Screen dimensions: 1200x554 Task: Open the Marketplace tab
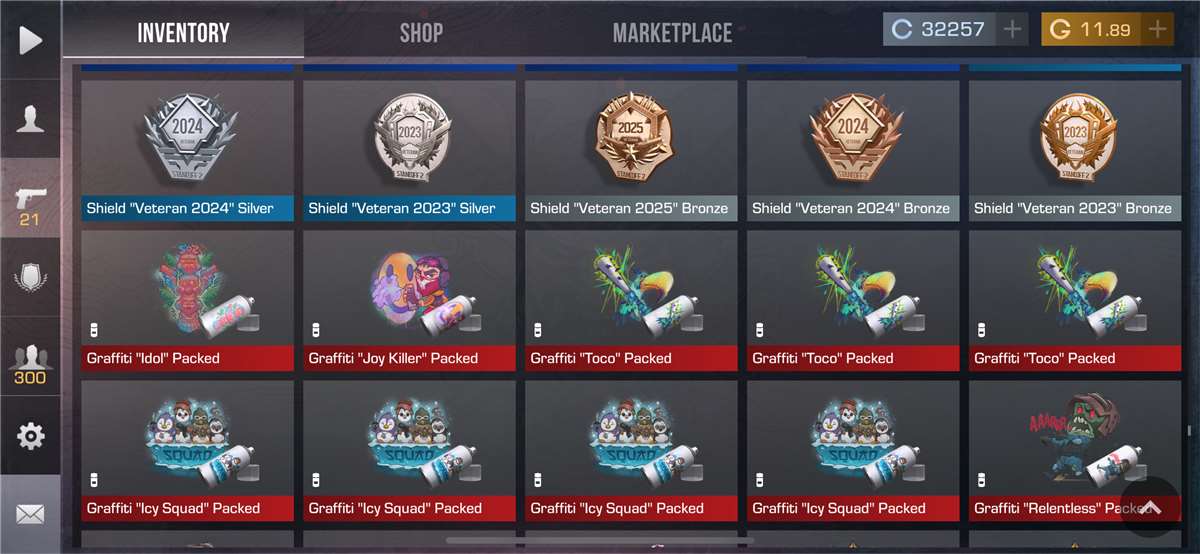tap(672, 33)
